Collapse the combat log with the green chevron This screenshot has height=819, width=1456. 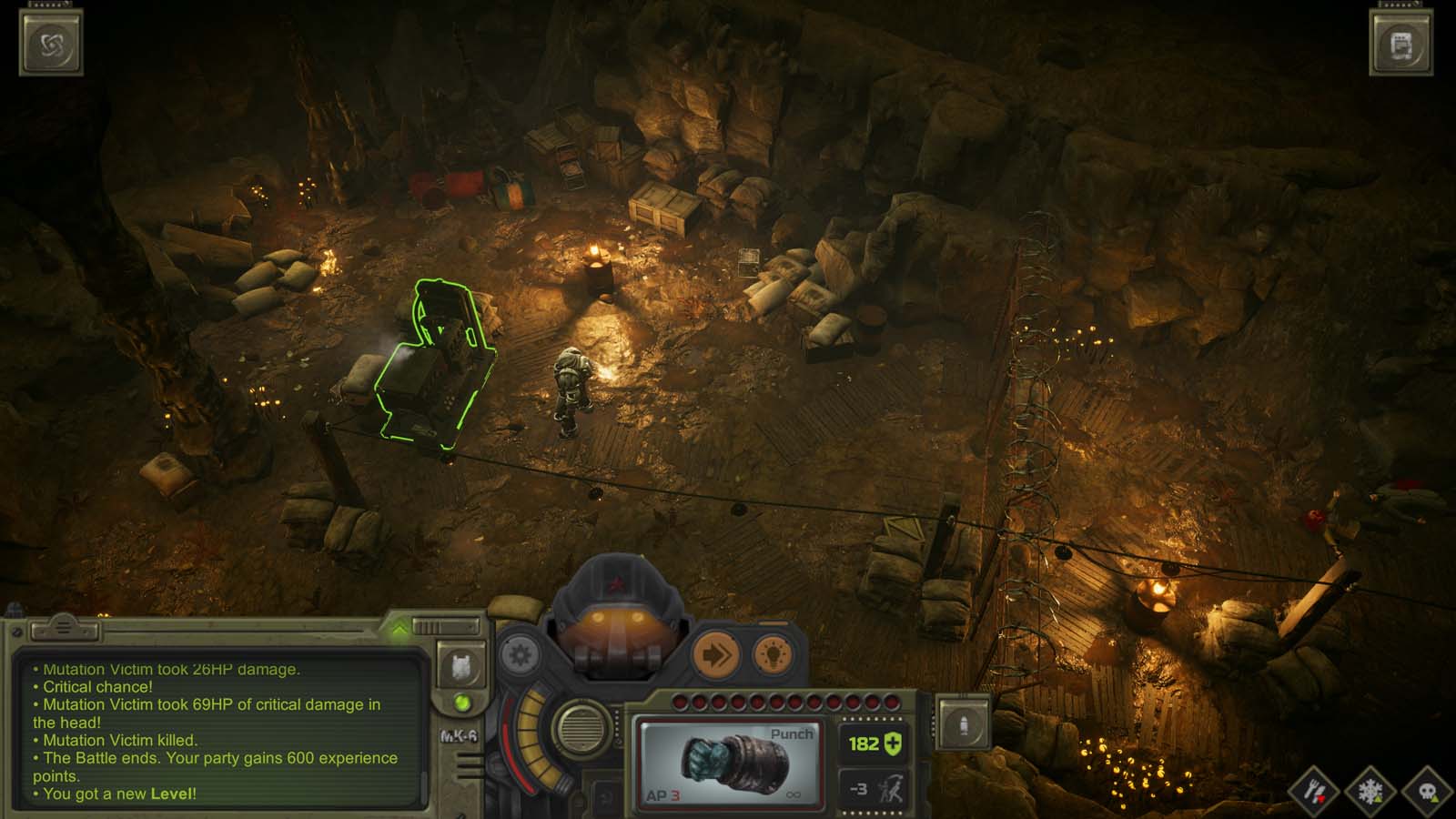click(399, 625)
